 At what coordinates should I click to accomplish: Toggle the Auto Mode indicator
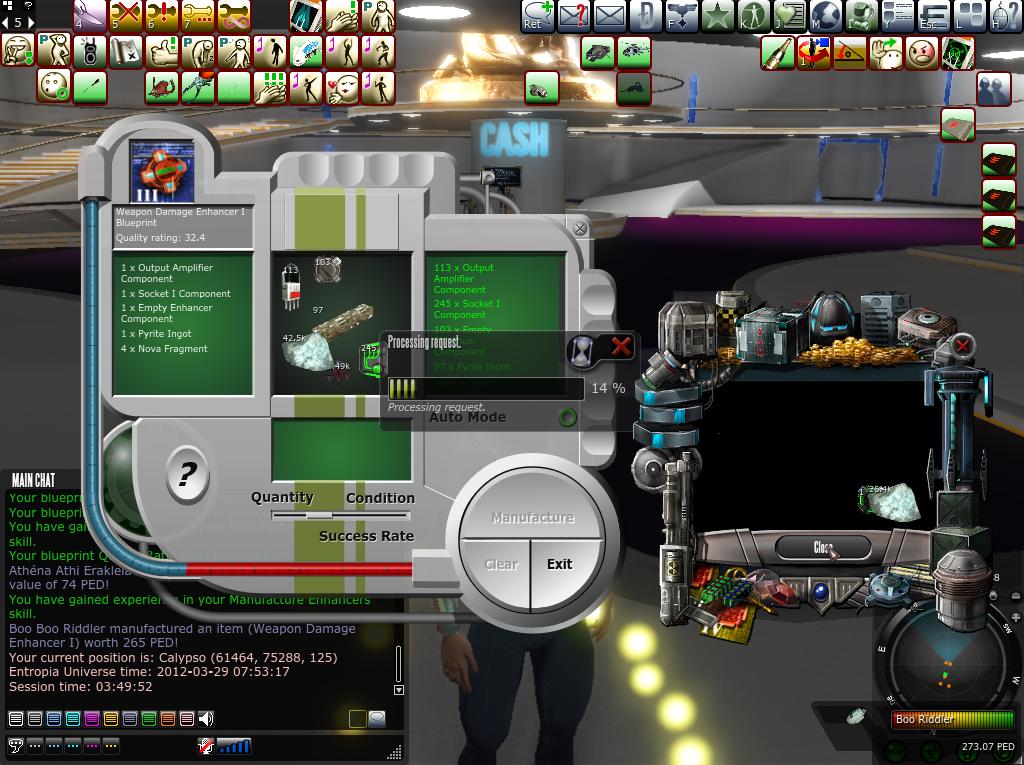point(567,417)
